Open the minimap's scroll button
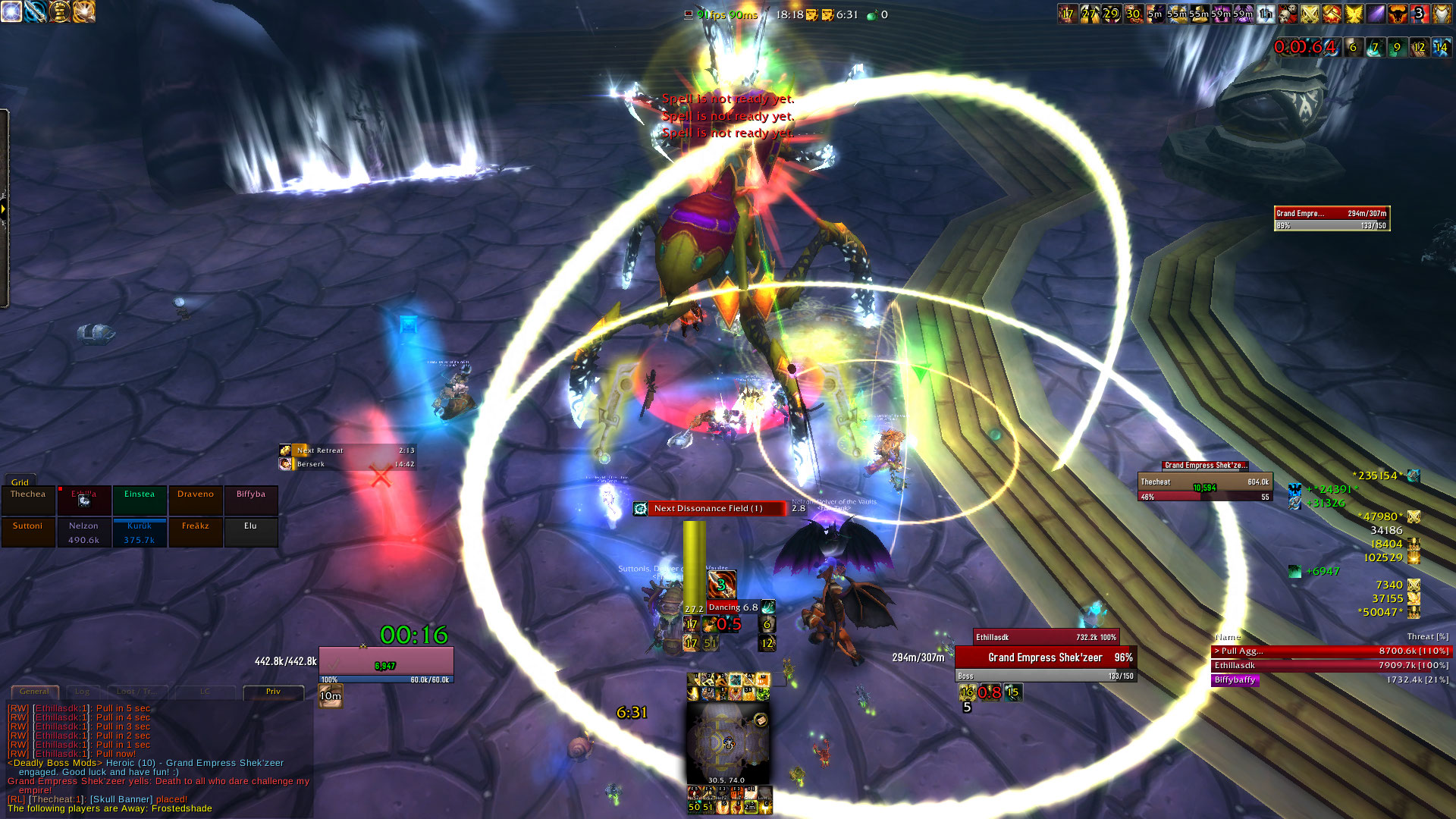This screenshot has width=1456, height=819. point(761,720)
